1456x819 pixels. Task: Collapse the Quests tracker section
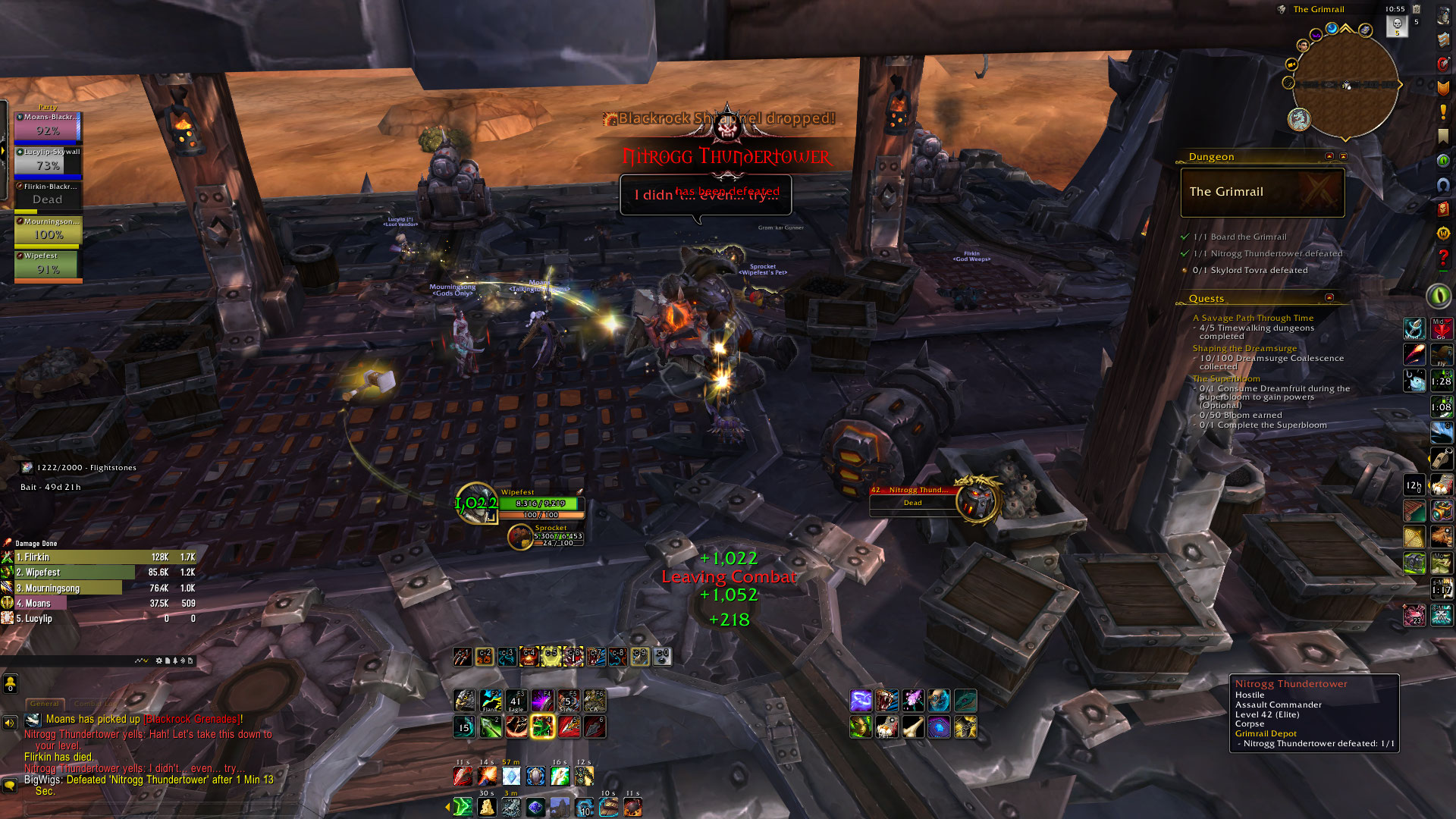pos(1329,298)
